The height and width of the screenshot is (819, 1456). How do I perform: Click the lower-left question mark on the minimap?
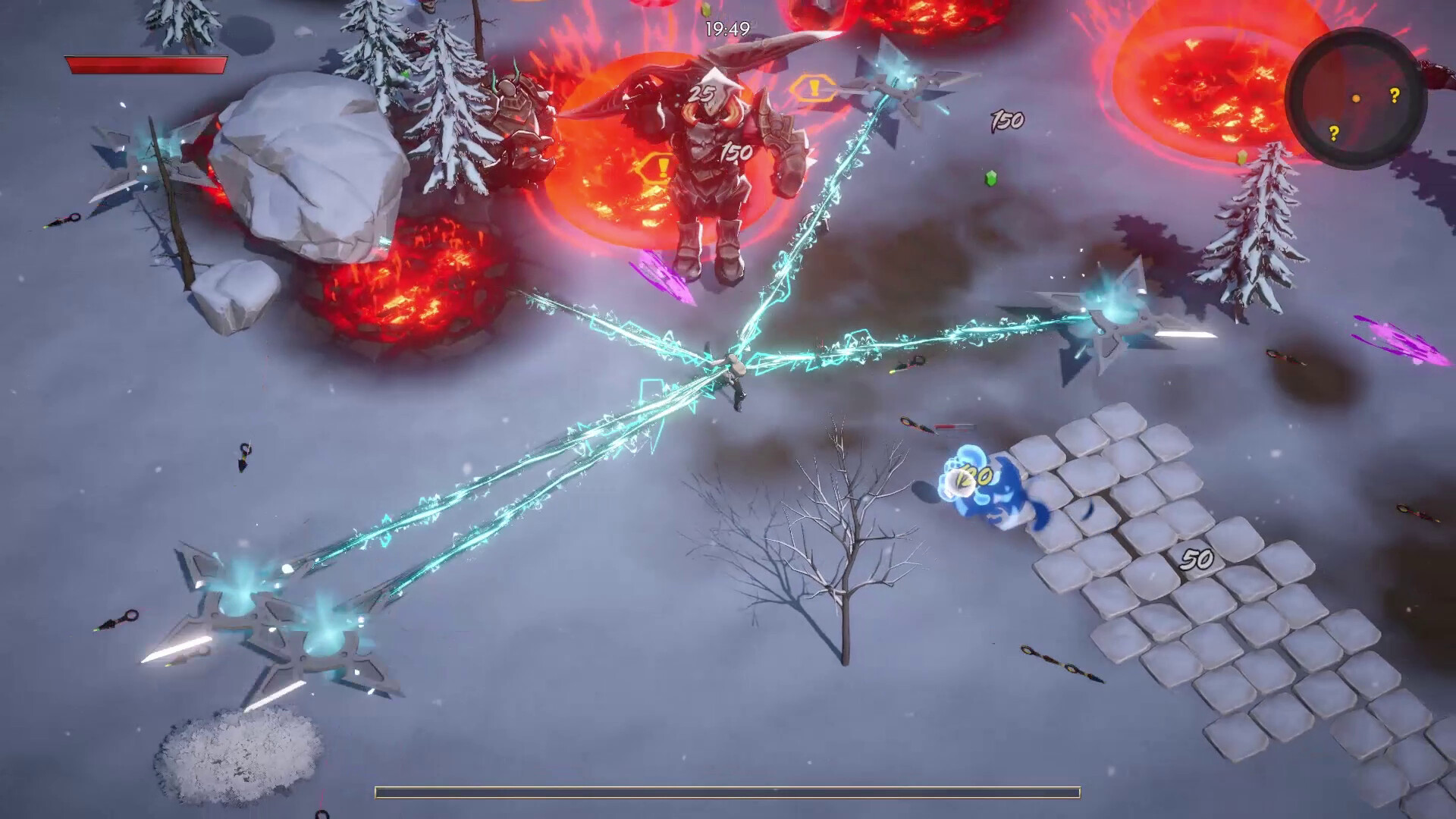1334,134
